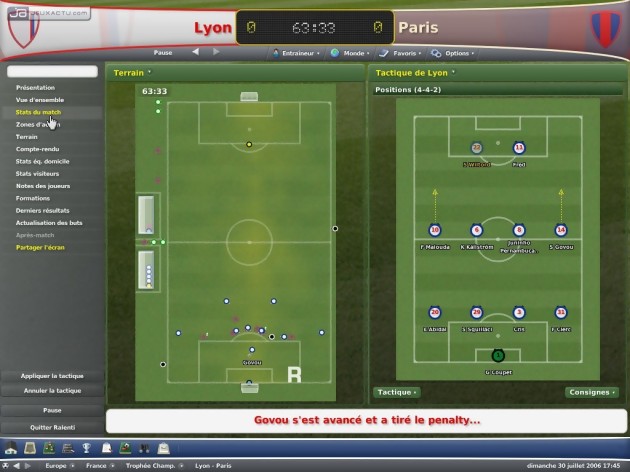Viewport: 630px width, 472px height.
Task: Open the Compte-rendu report
Action: click(36, 149)
